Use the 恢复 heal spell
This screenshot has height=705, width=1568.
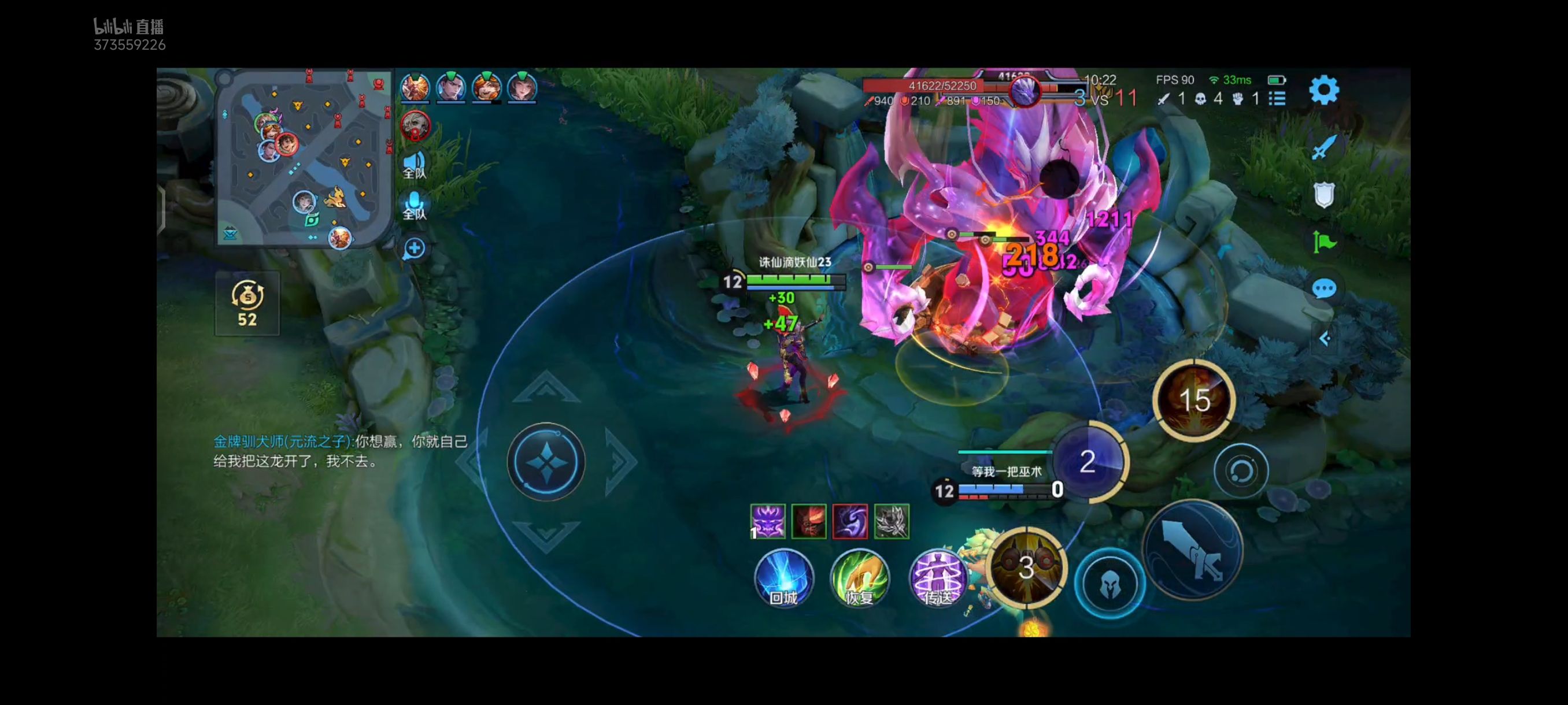click(x=860, y=578)
